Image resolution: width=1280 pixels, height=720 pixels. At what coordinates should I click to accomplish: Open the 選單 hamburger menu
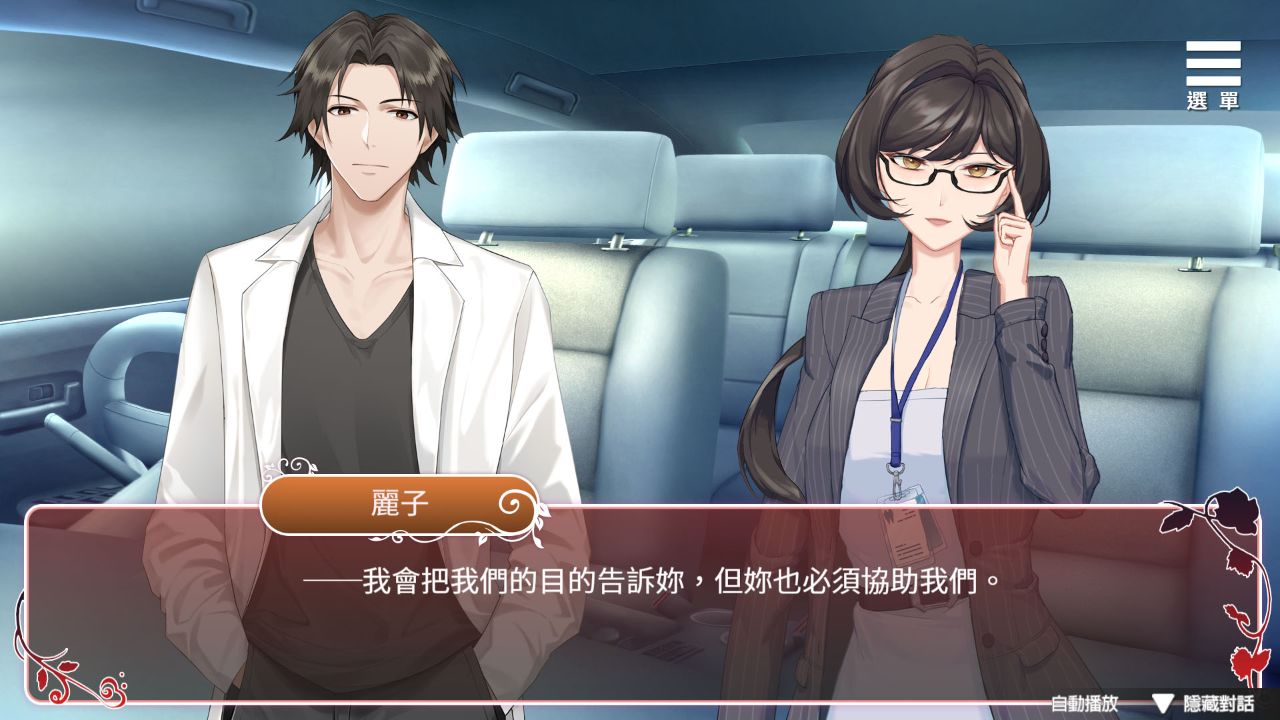[1213, 74]
